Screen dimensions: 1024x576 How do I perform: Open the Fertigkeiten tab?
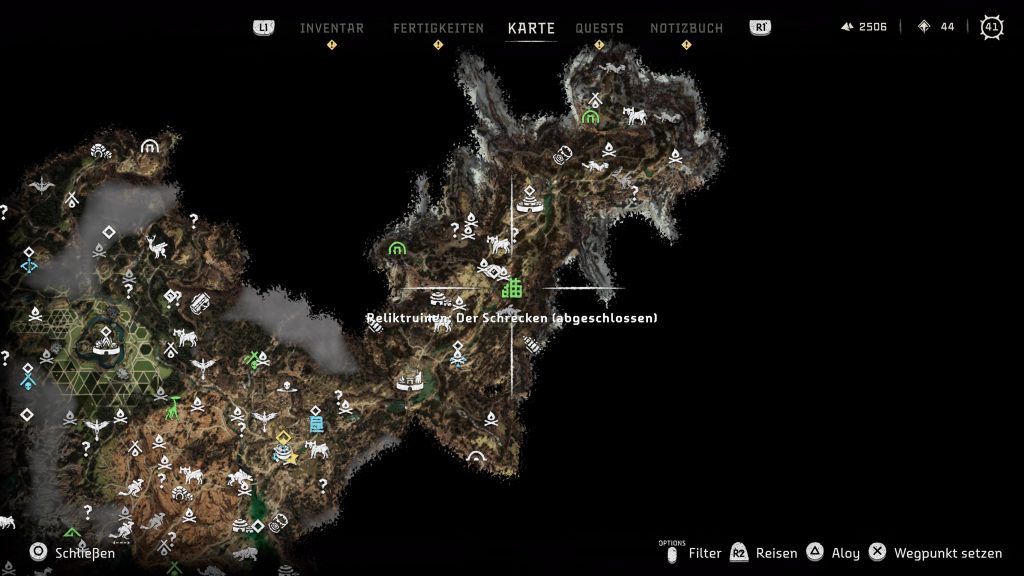438,28
